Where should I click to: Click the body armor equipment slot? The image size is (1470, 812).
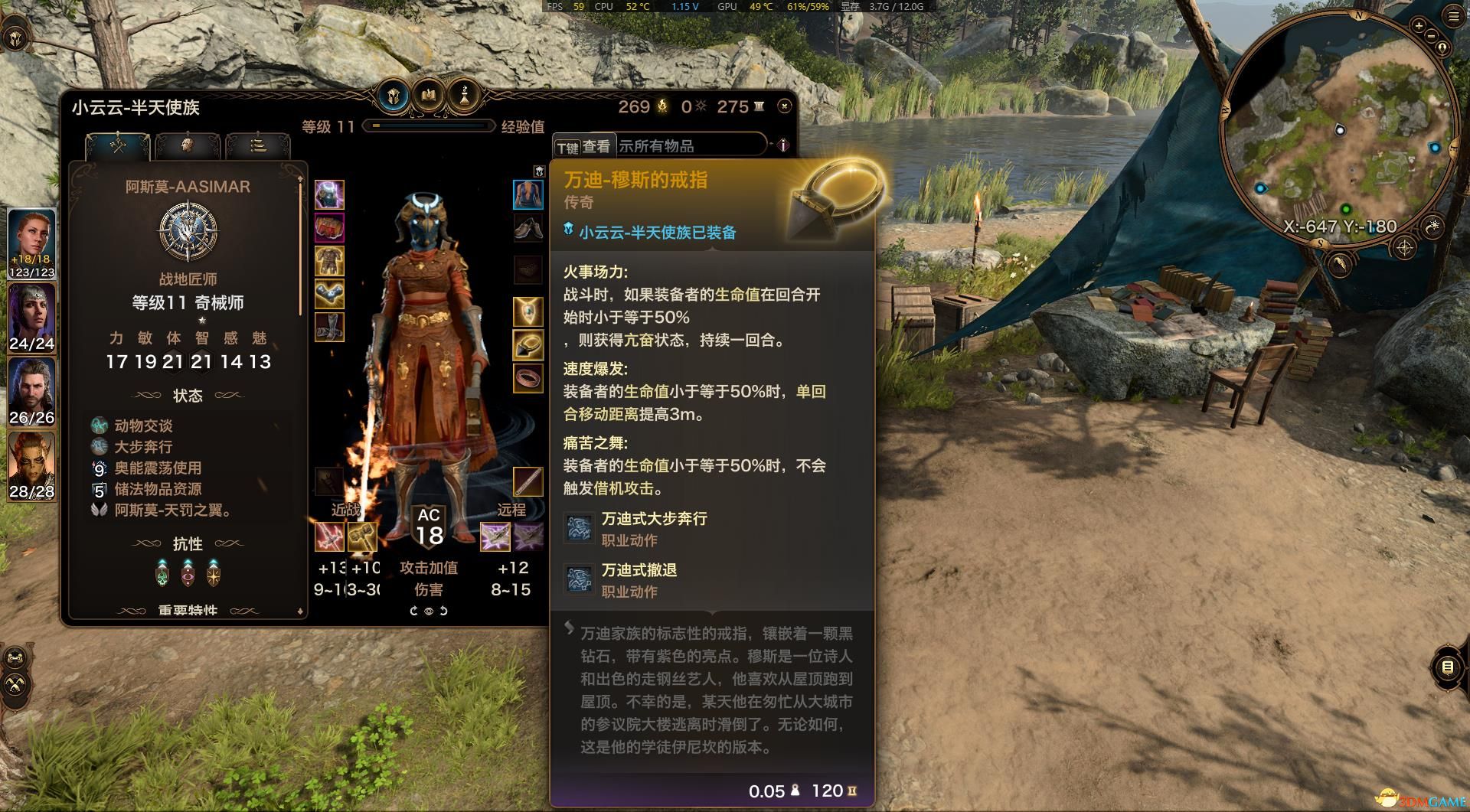[x=329, y=261]
